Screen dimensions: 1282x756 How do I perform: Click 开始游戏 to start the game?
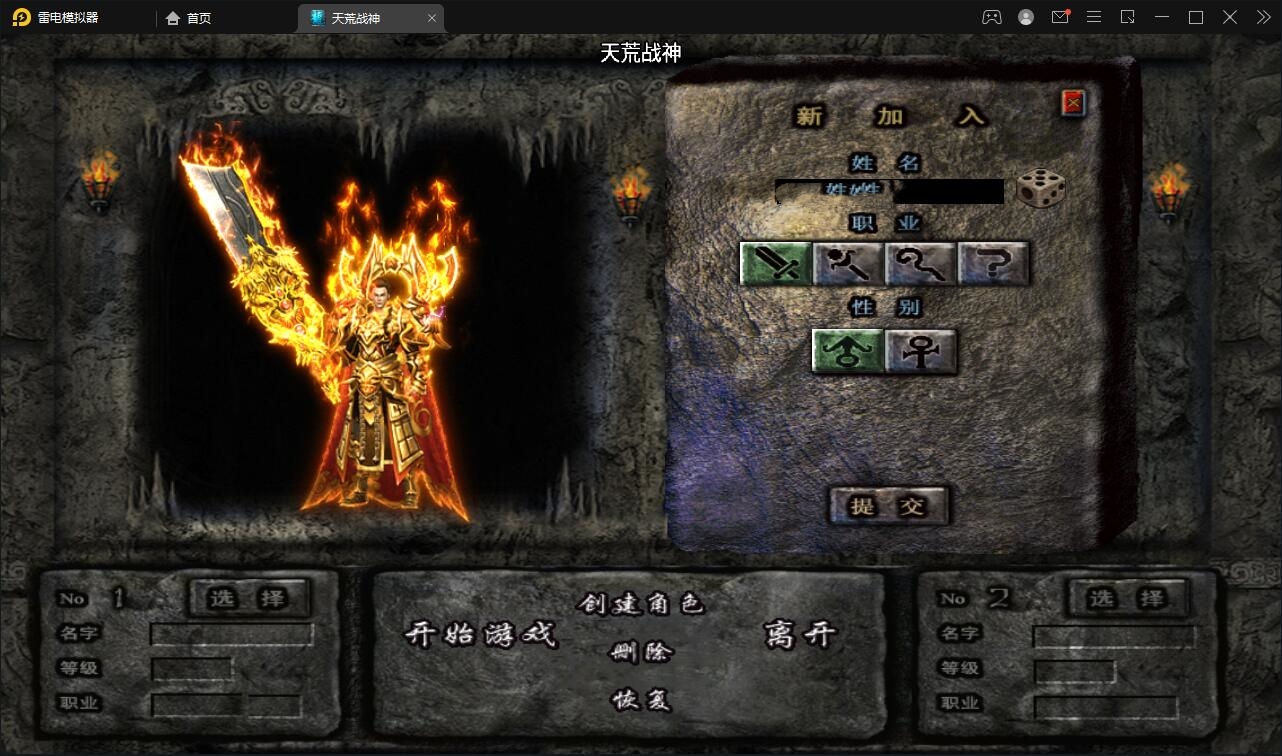483,636
